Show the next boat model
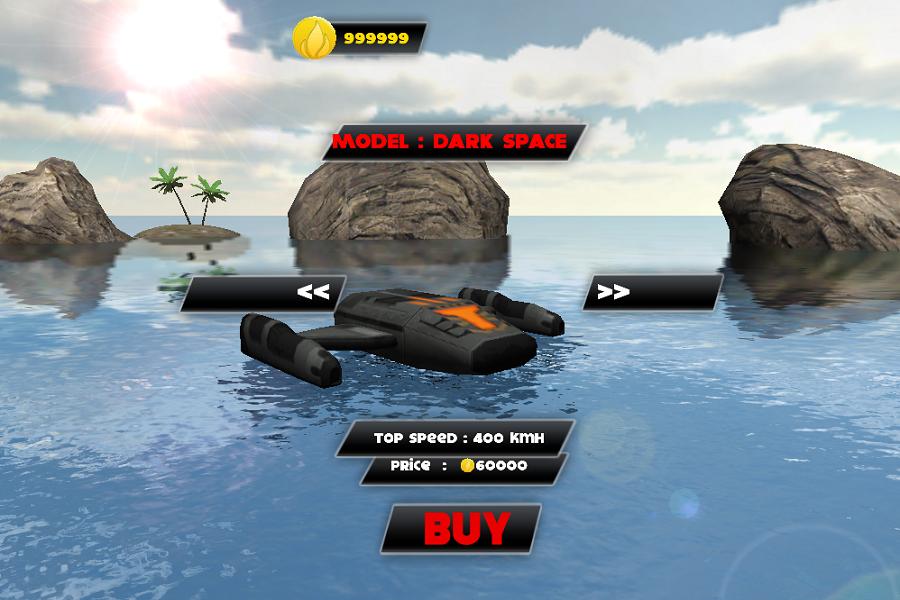The height and width of the screenshot is (600, 900). click(651, 292)
